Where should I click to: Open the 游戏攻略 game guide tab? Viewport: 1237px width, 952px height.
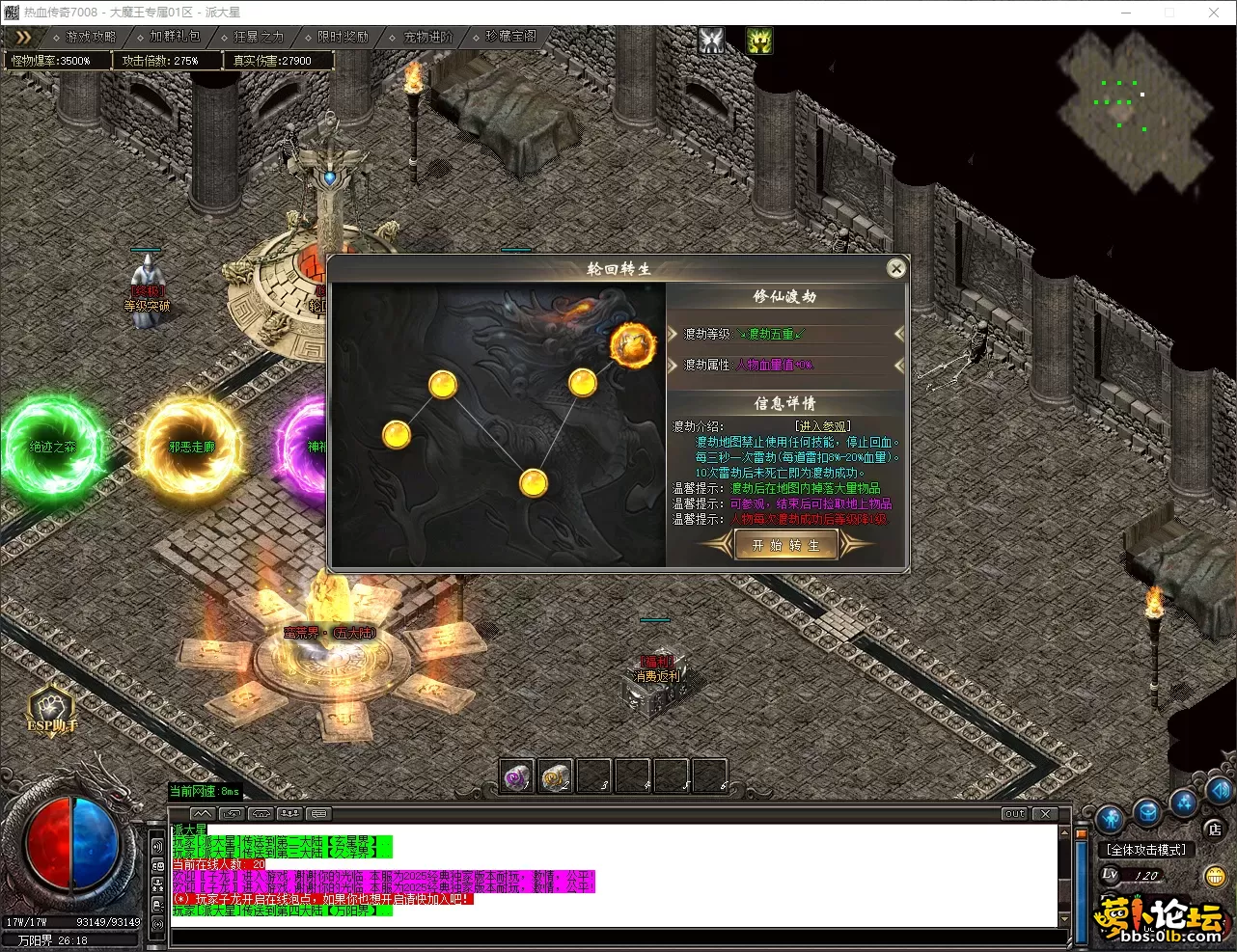click(x=87, y=37)
